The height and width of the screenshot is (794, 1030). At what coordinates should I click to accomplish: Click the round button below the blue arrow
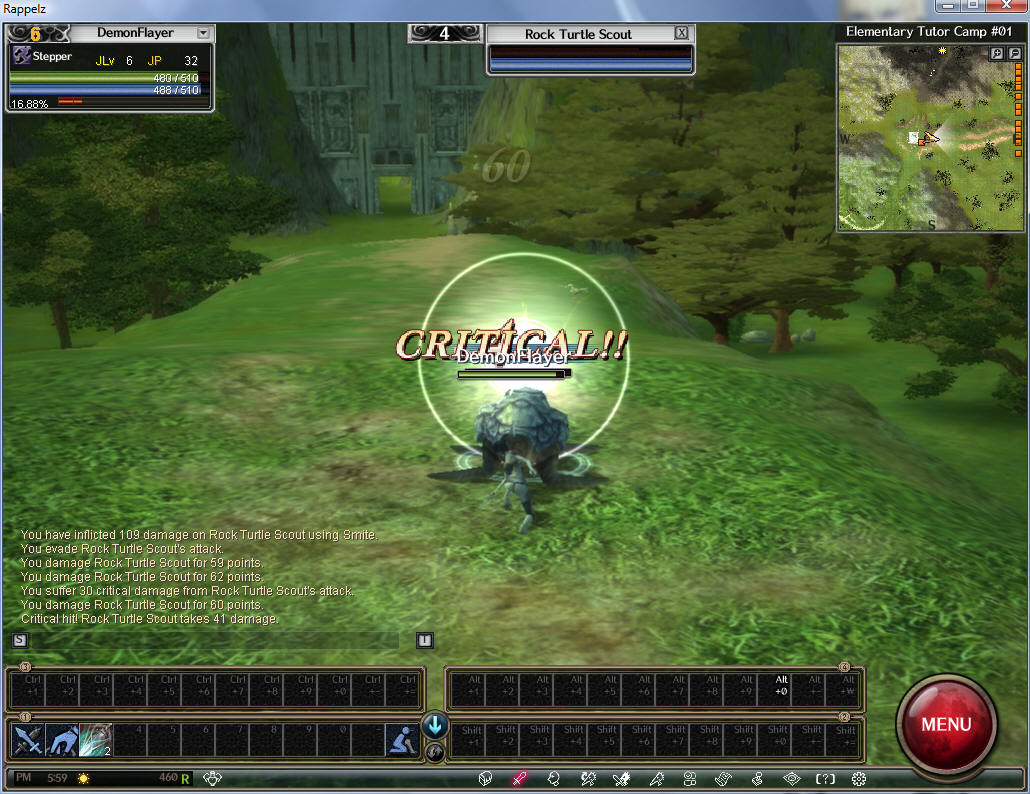click(x=435, y=752)
